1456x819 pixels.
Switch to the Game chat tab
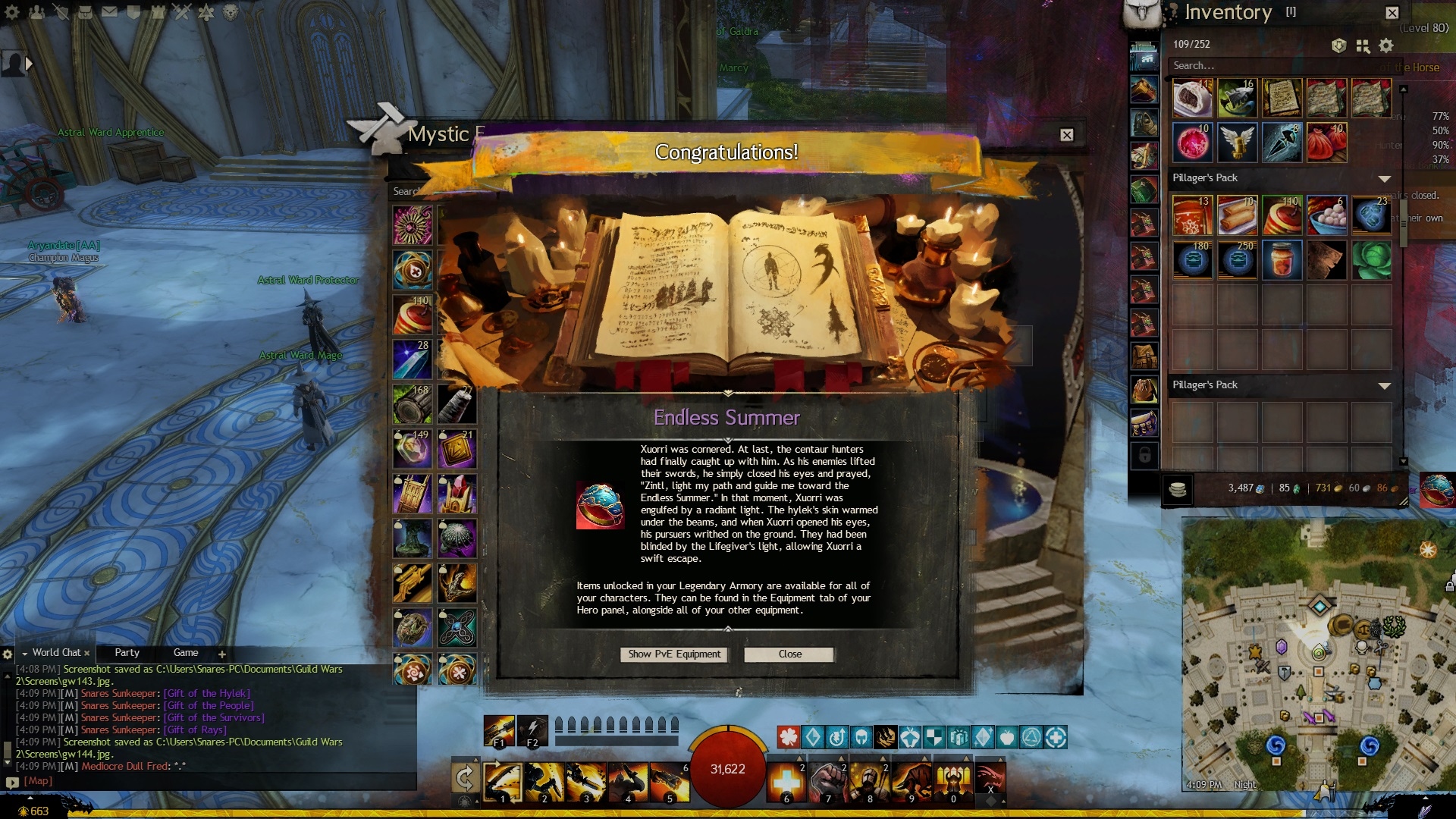coord(185,653)
